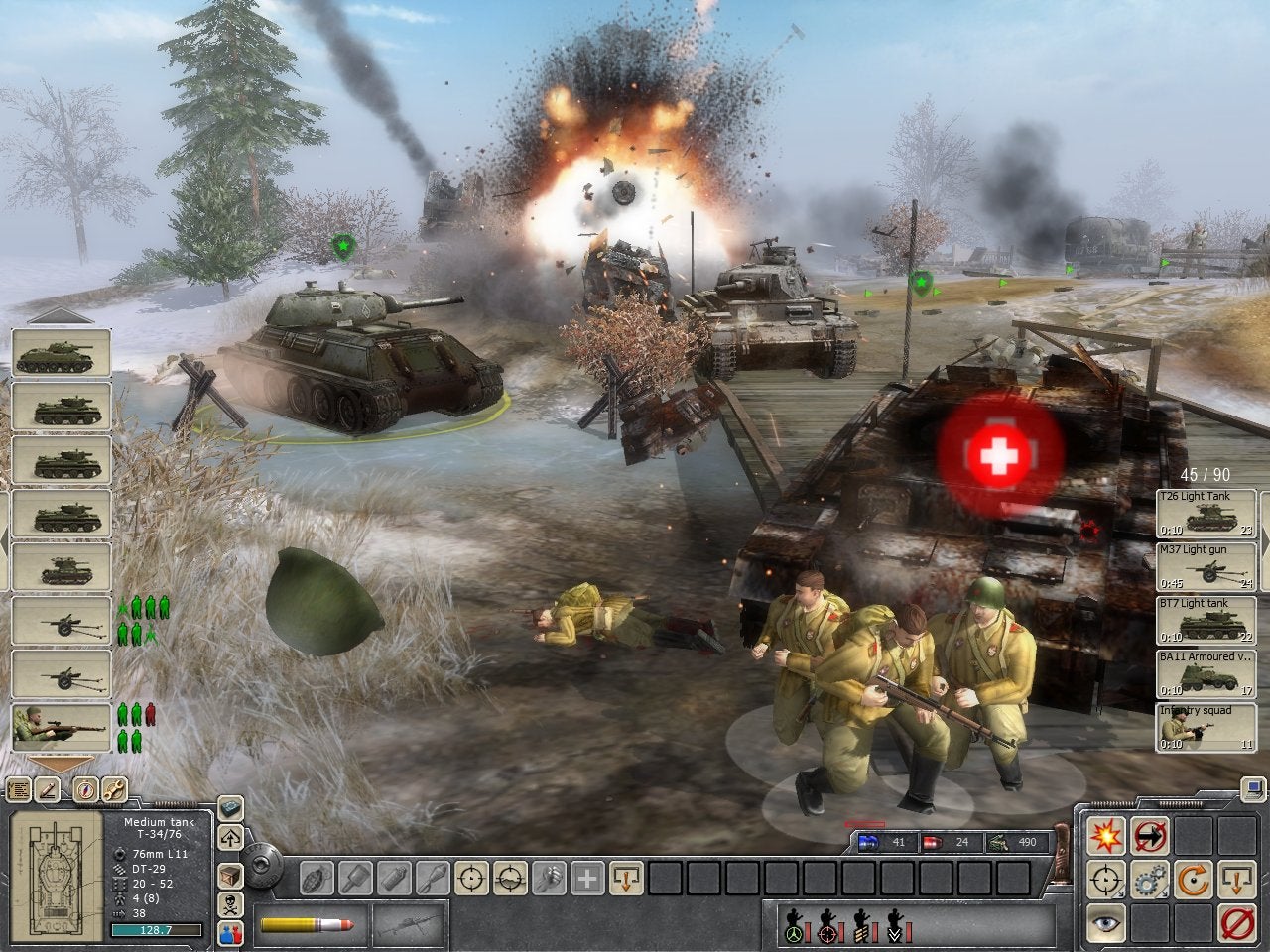Open the compass map button
Image resolution: width=1270 pixels, height=952 pixels.
click(83, 790)
